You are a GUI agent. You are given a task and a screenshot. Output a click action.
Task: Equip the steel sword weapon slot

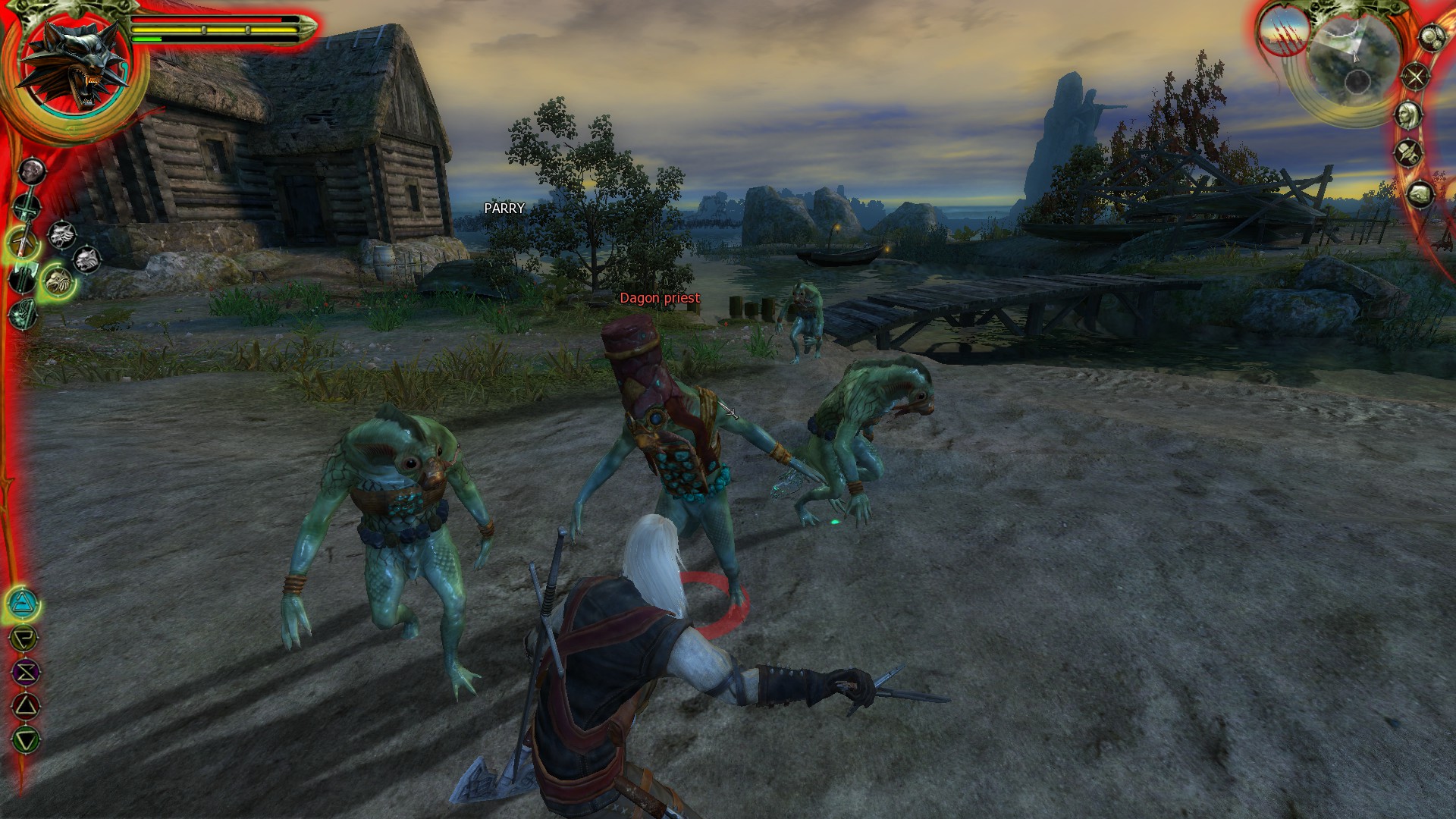tap(27, 206)
